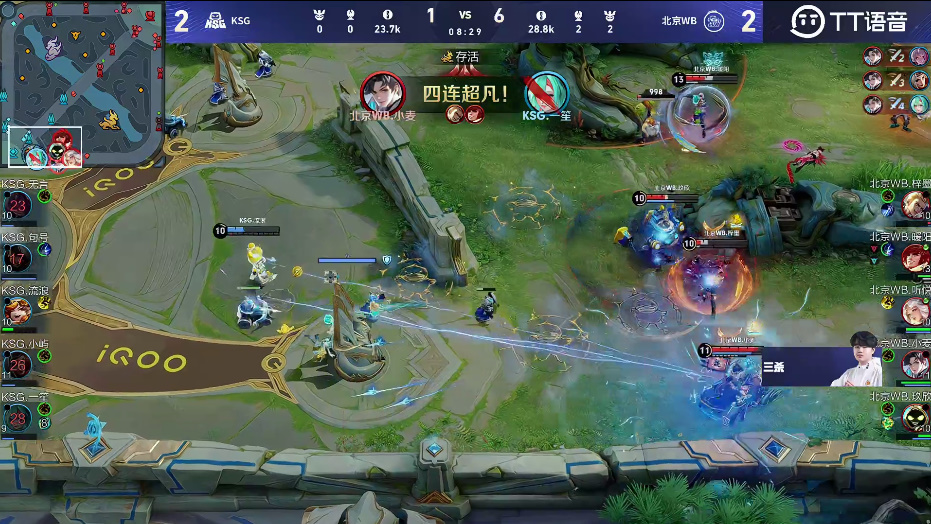
Task: Click the 北京WB team logo in scoreboard
Action: (713, 21)
